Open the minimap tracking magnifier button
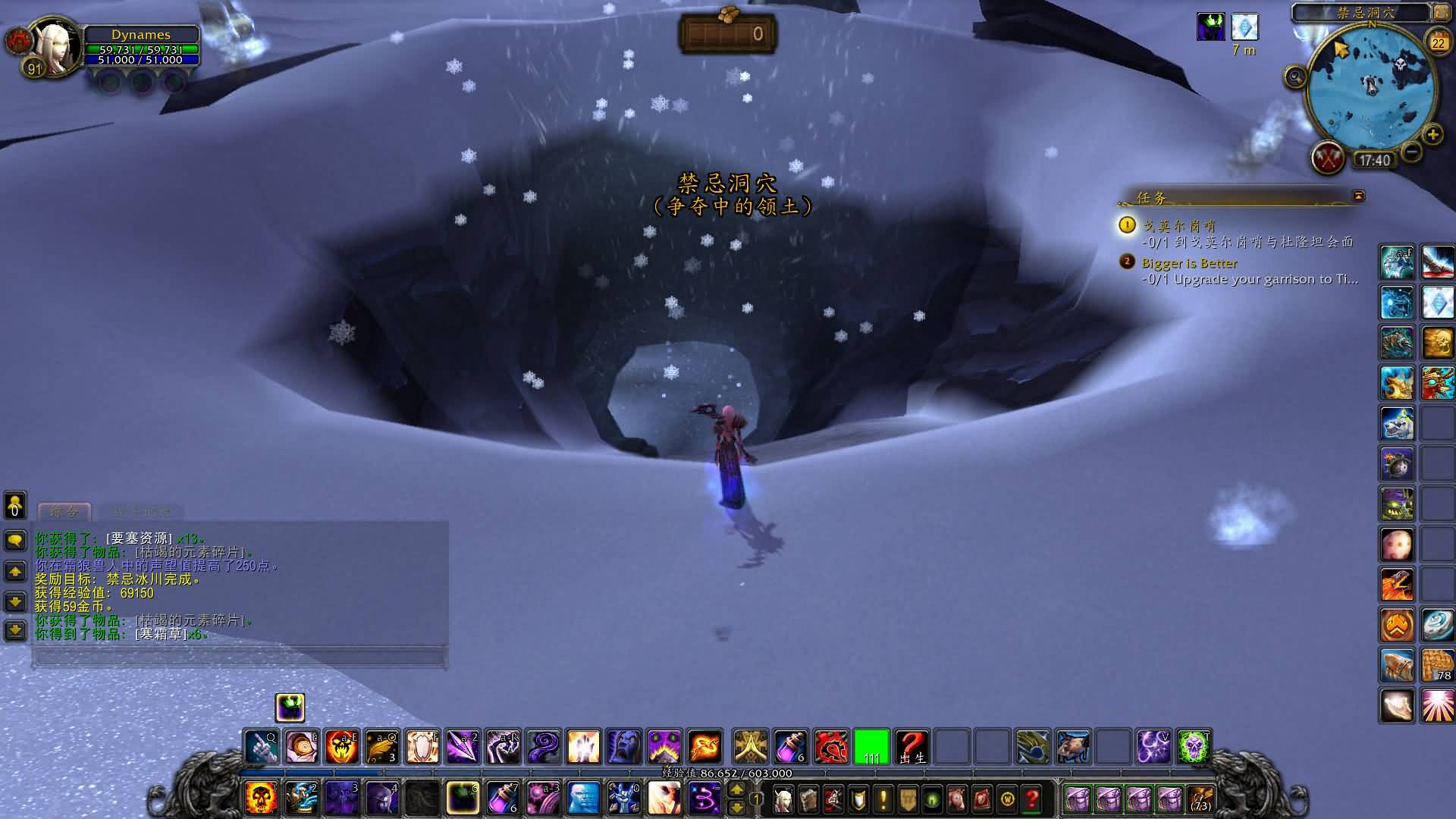Screen dimensions: 1456x819 point(1296,77)
